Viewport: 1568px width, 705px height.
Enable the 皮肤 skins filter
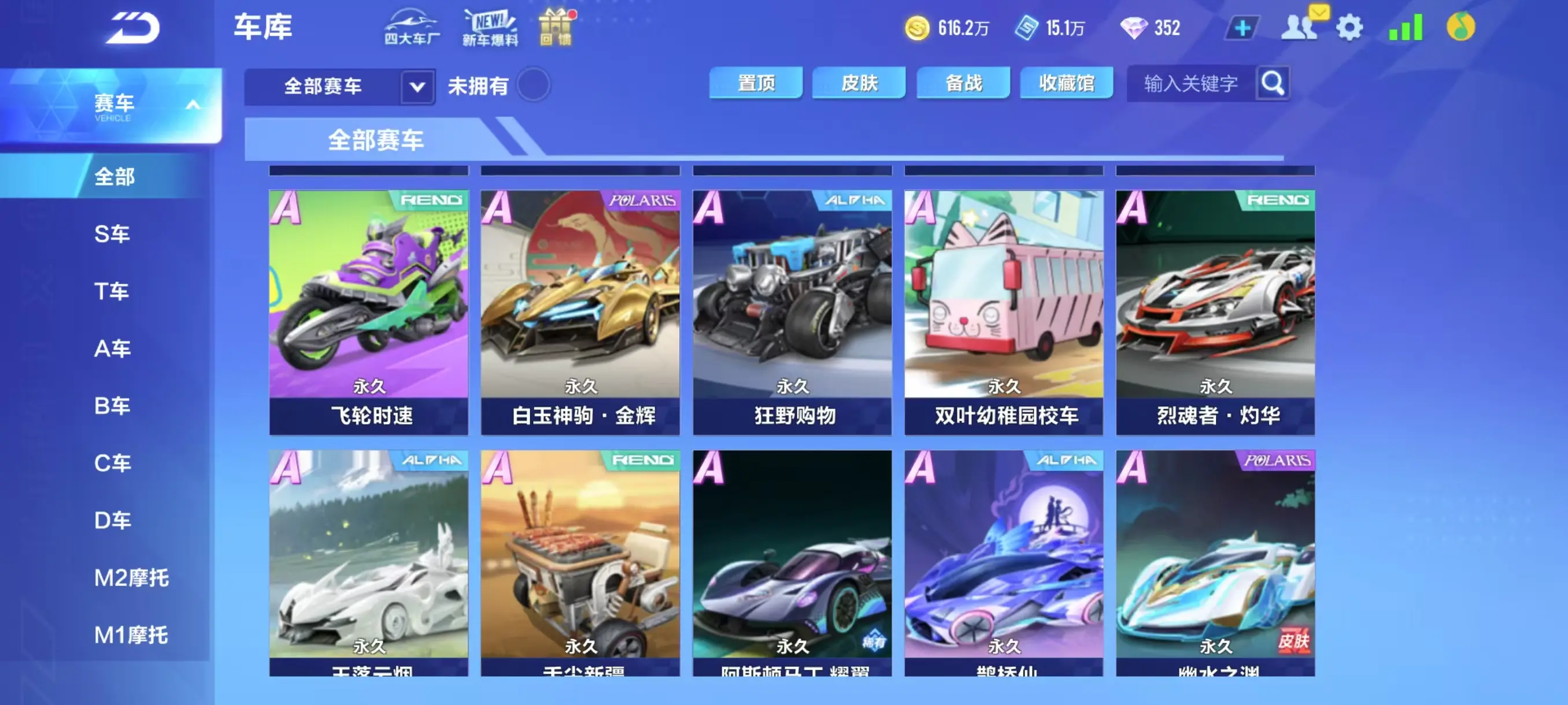[x=858, y=83]
